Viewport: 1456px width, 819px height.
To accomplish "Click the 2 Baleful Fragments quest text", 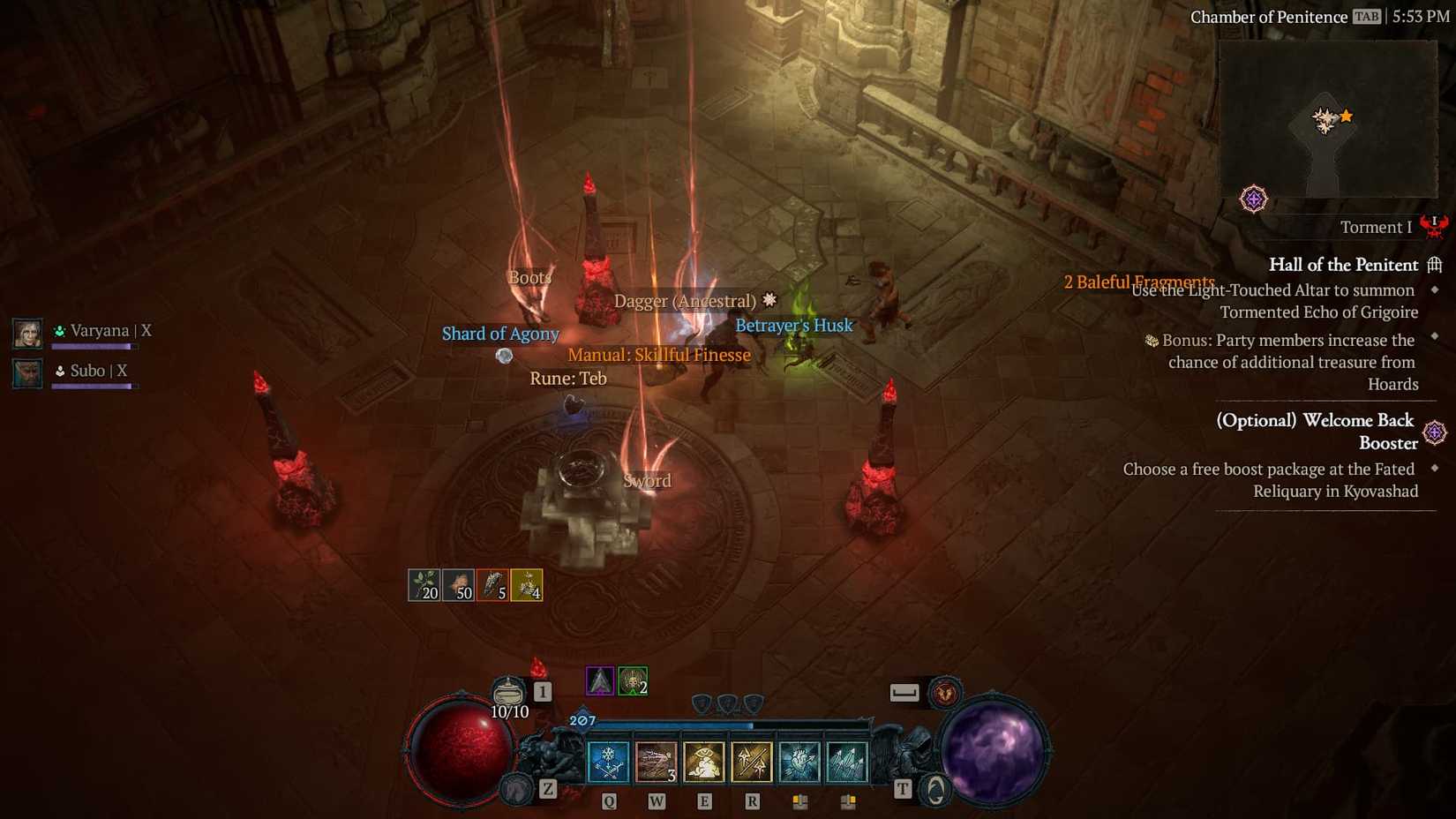I will 1138,282.
